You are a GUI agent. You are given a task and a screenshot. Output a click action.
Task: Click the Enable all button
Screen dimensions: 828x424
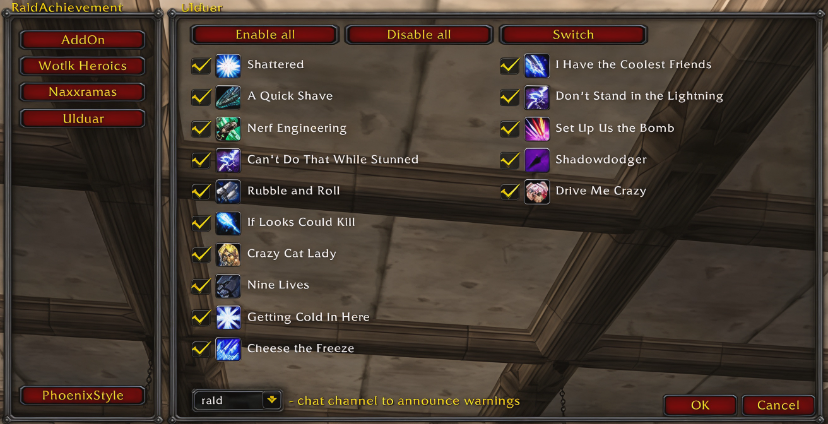point(265,35)
